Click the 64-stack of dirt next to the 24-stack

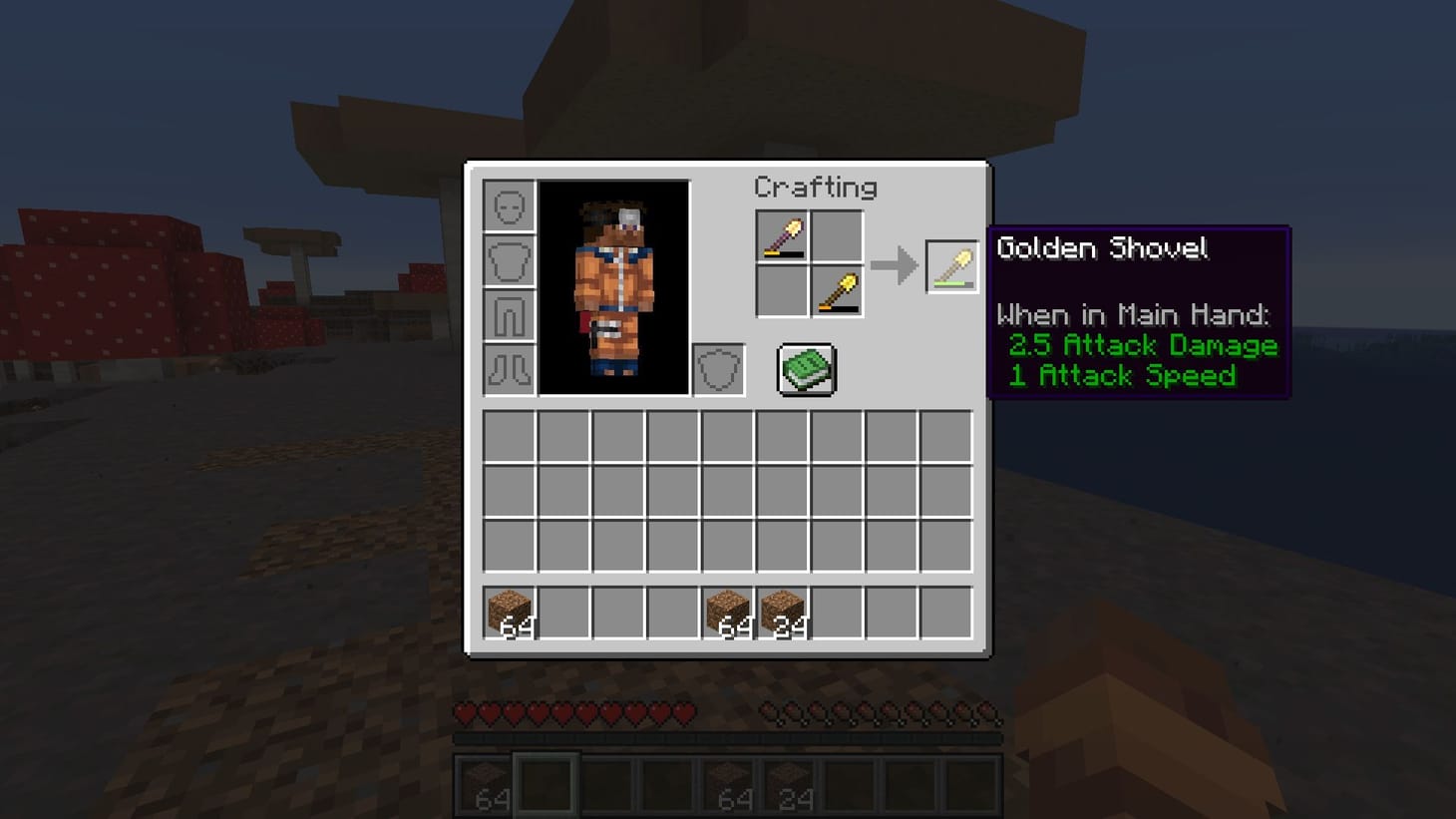(727, 611)
